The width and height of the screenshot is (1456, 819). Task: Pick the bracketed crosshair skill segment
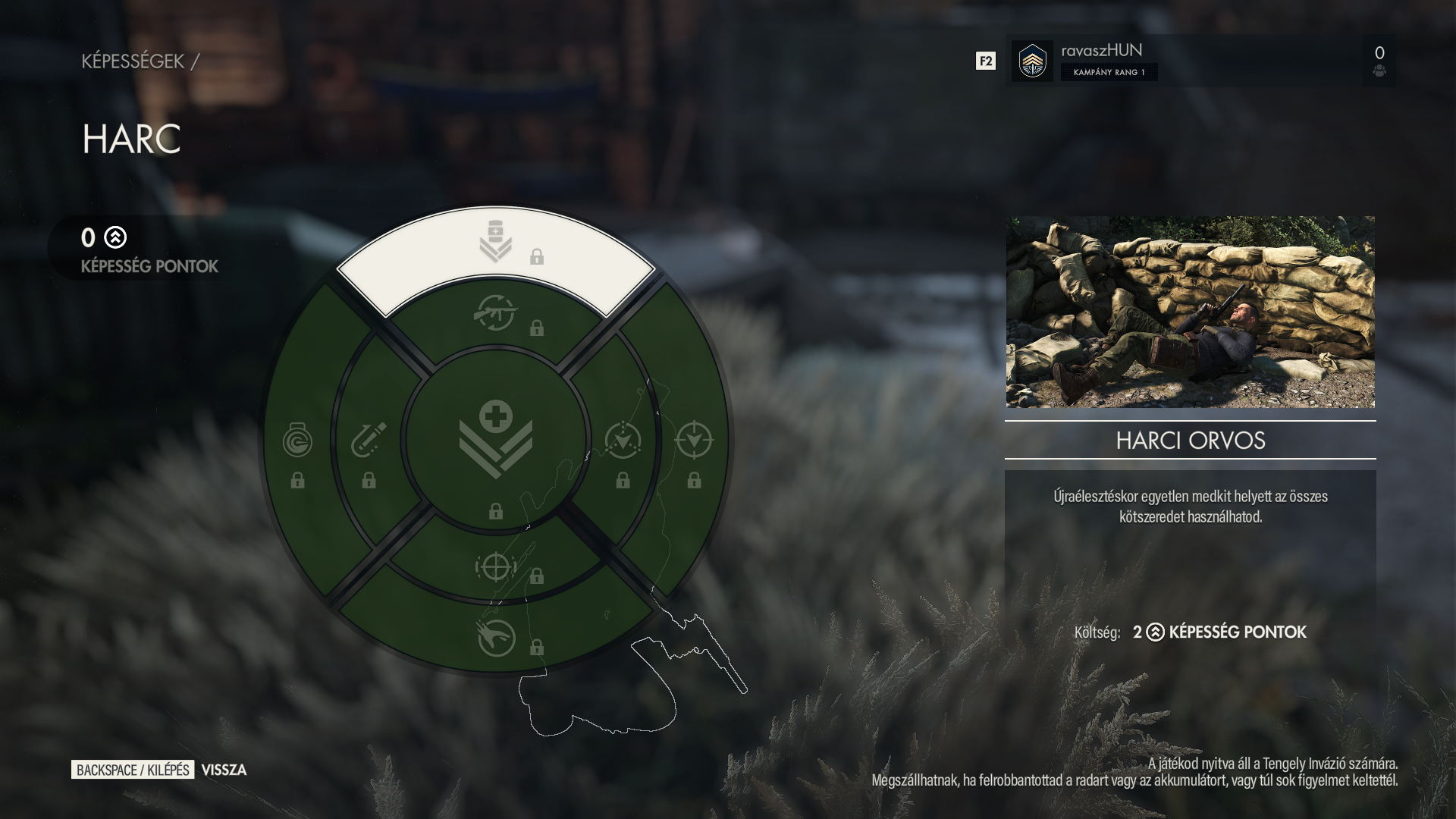tap(496, 566)
